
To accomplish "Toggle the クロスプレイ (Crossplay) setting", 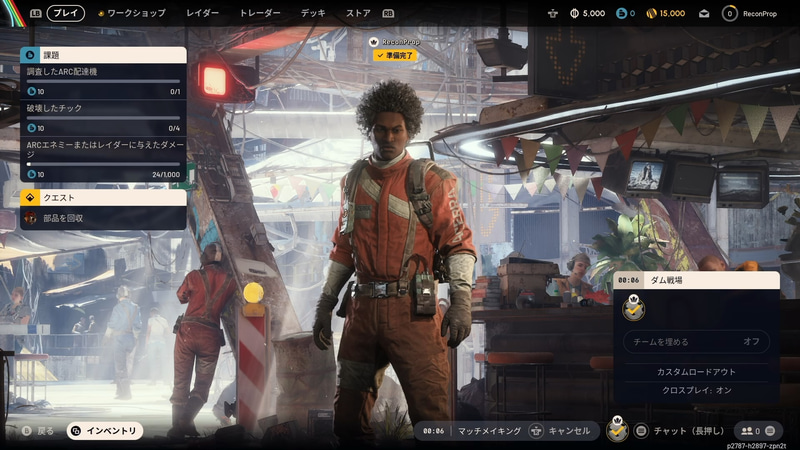I will [697, 390].
